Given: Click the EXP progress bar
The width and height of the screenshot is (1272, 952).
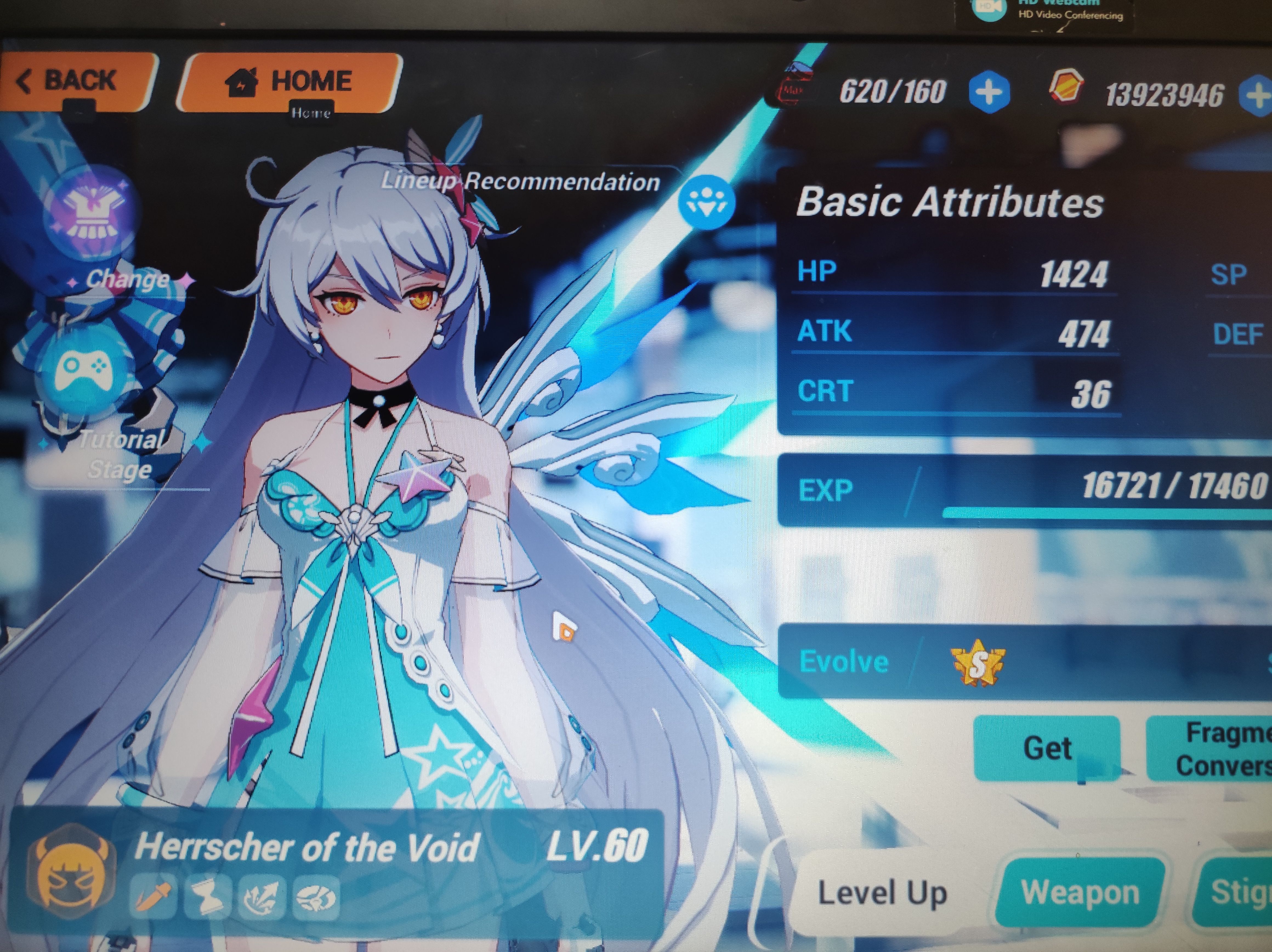Looking at the screenshot, I should [x=1093, y=514].
